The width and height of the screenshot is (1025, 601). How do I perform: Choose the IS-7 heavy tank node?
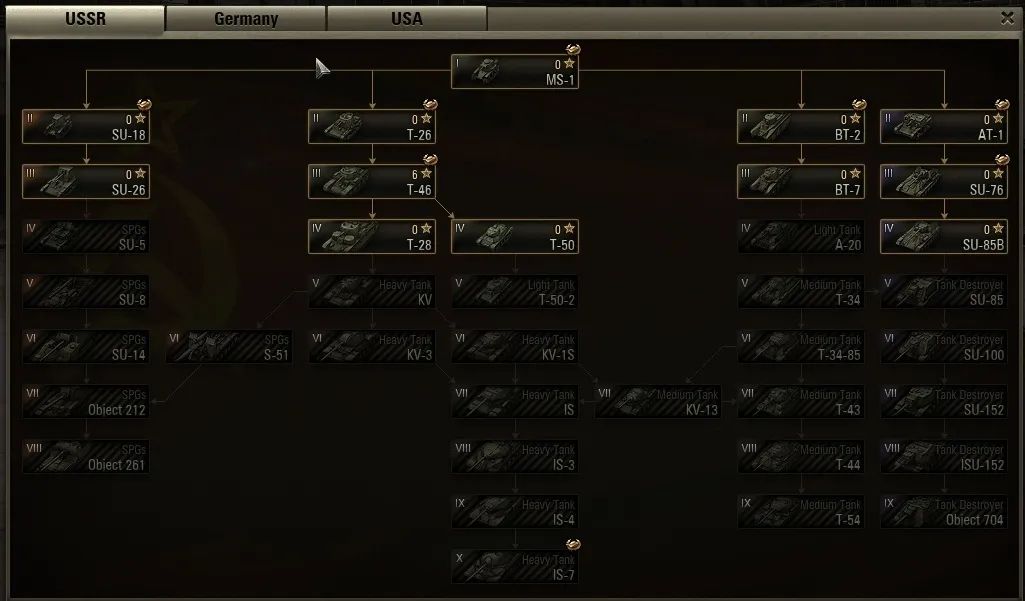pyautogui.click(x=515, y=567)
